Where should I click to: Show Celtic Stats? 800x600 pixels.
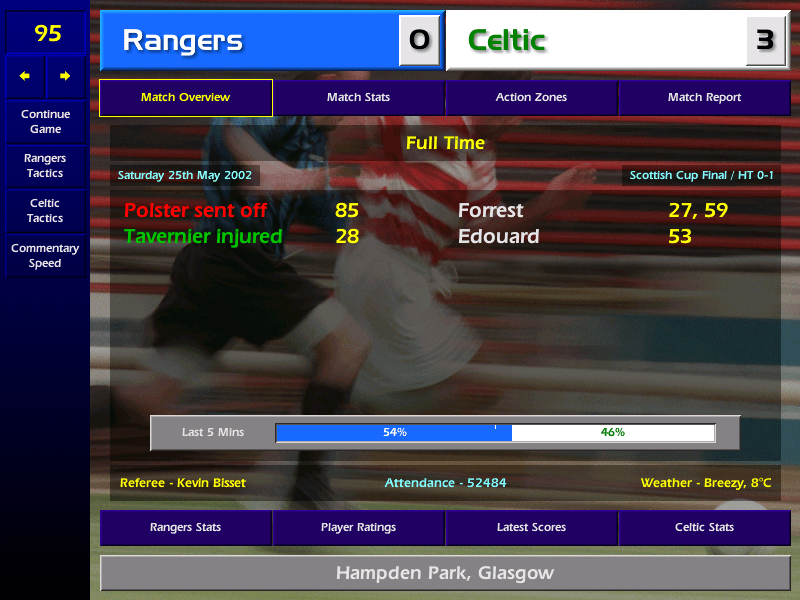point(704,527)
